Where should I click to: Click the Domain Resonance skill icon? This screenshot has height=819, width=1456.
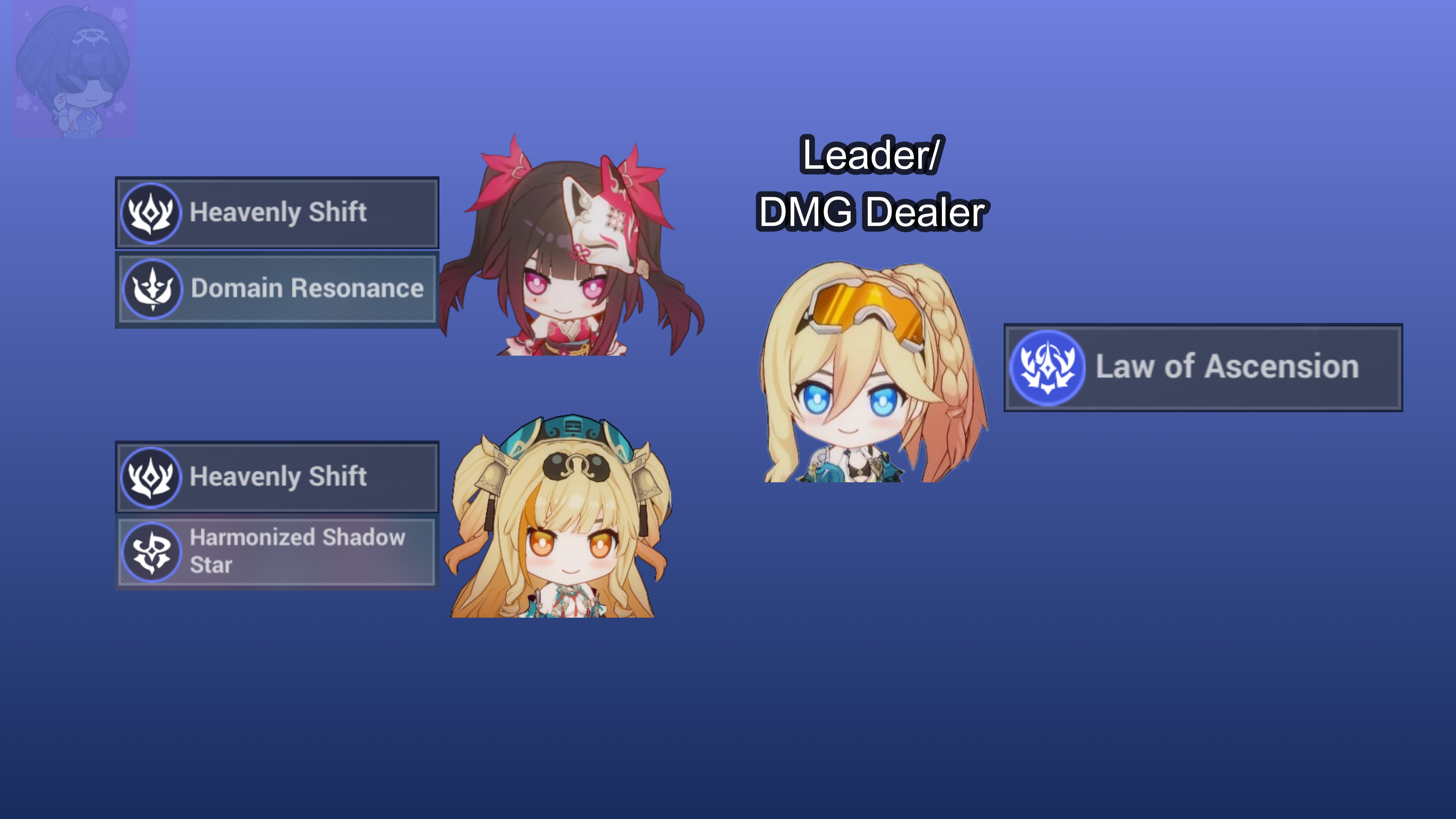click(x=152, y=289)
